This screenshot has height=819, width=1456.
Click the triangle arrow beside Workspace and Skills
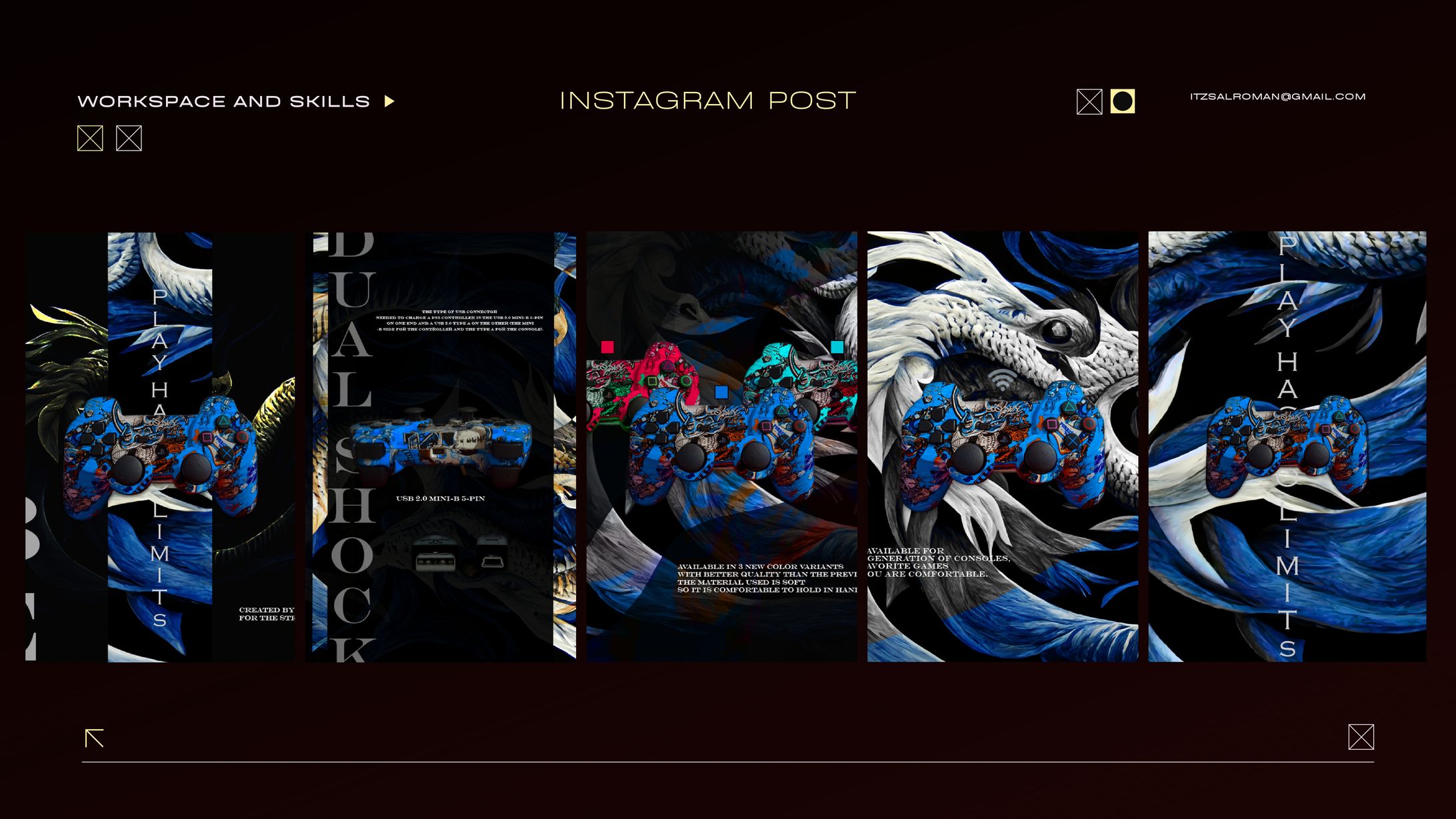point(389,101)
